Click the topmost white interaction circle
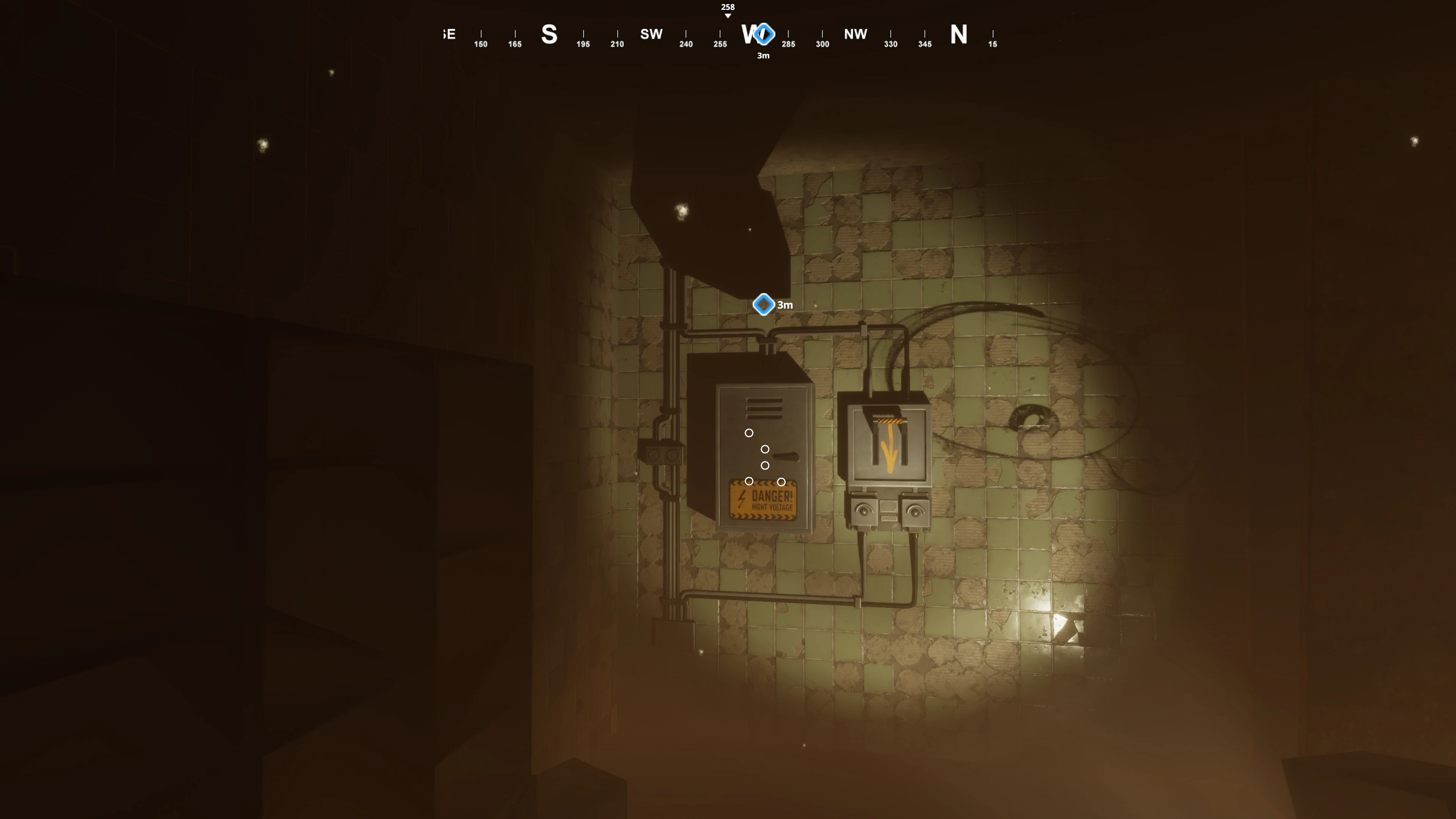Viewport: 1456px width, 819px height. [749, 432]
